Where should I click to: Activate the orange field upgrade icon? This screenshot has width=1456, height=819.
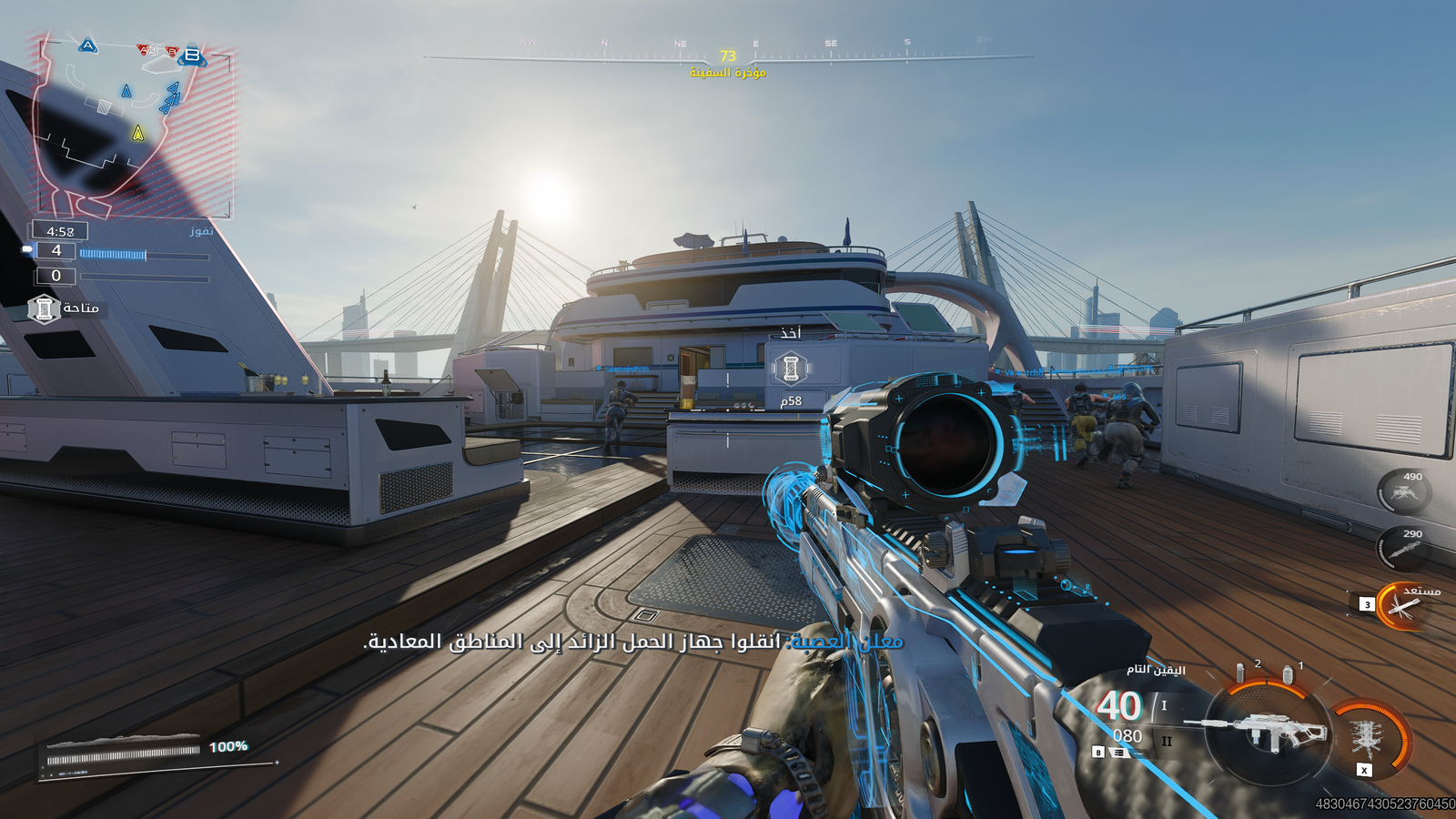tap(1368, 735)
